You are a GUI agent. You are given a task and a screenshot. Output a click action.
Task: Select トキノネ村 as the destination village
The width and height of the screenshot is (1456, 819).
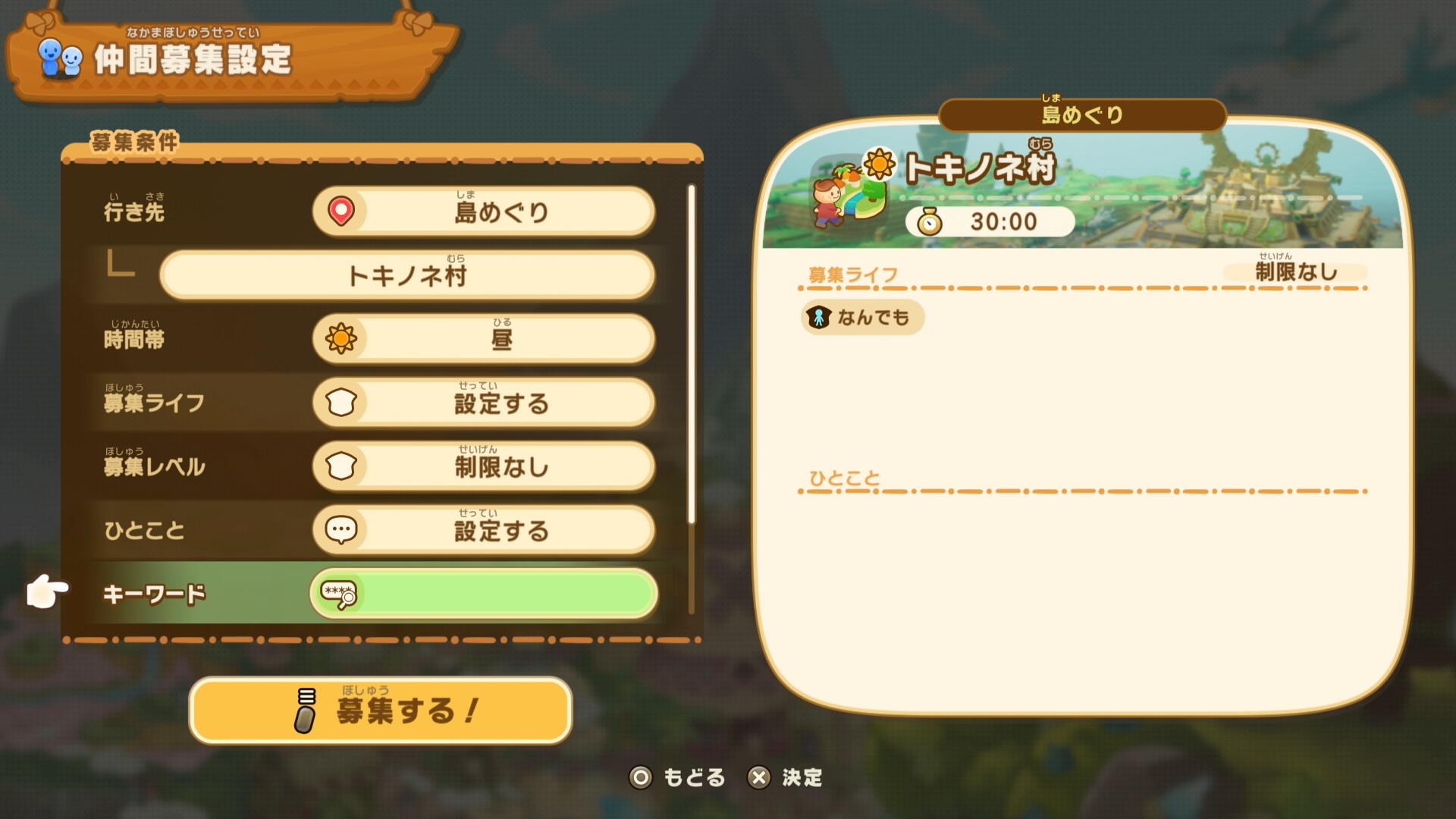tap(406, 276)
